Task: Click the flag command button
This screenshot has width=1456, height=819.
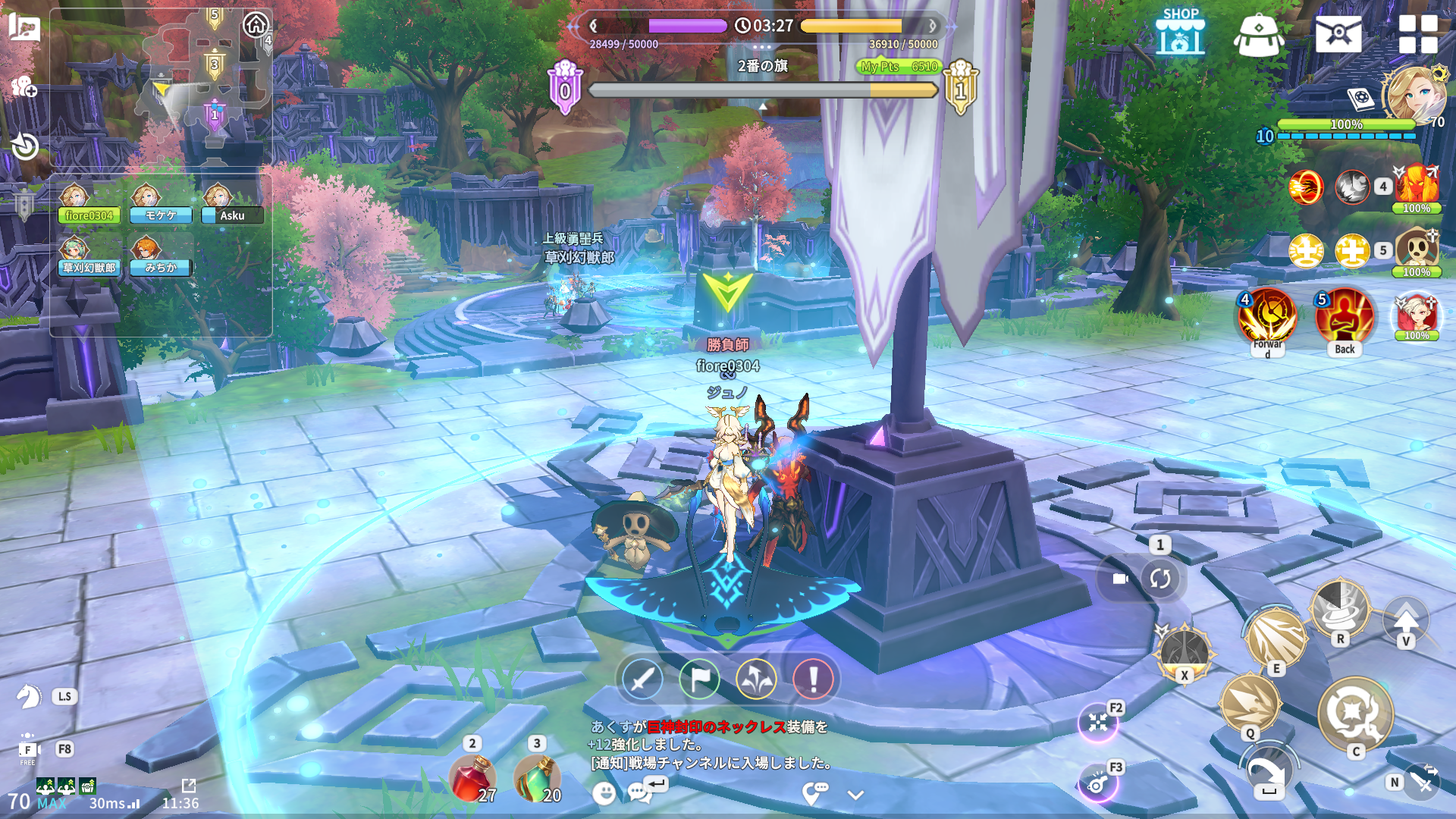Action: pyautogui.click(x=699, y=679)
